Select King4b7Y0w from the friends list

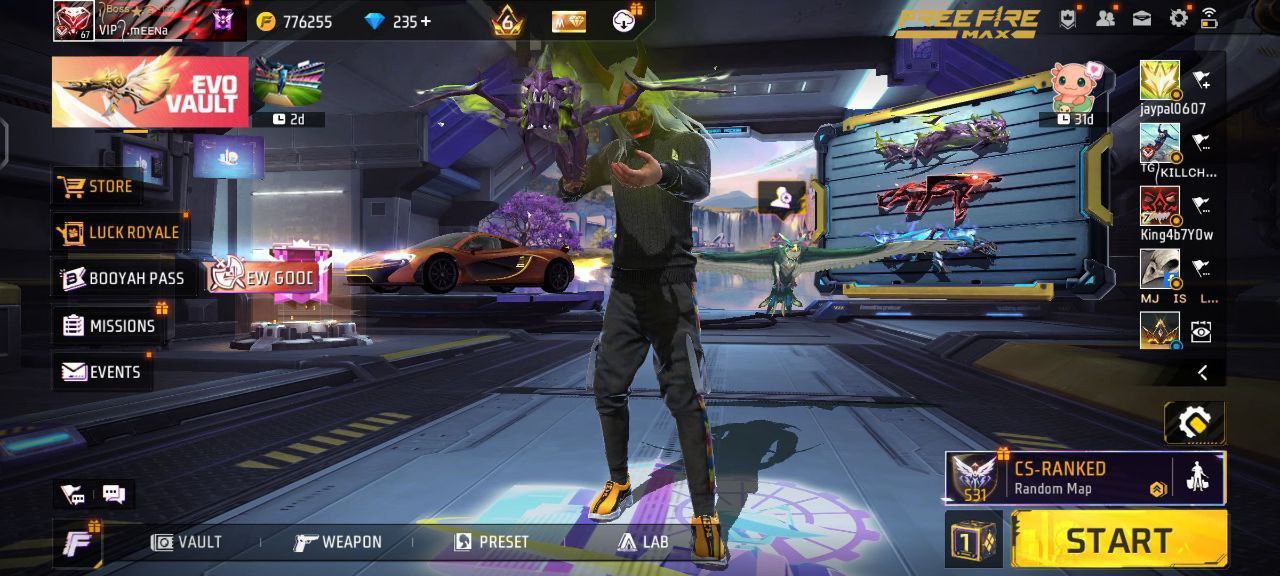(1160, 207)
